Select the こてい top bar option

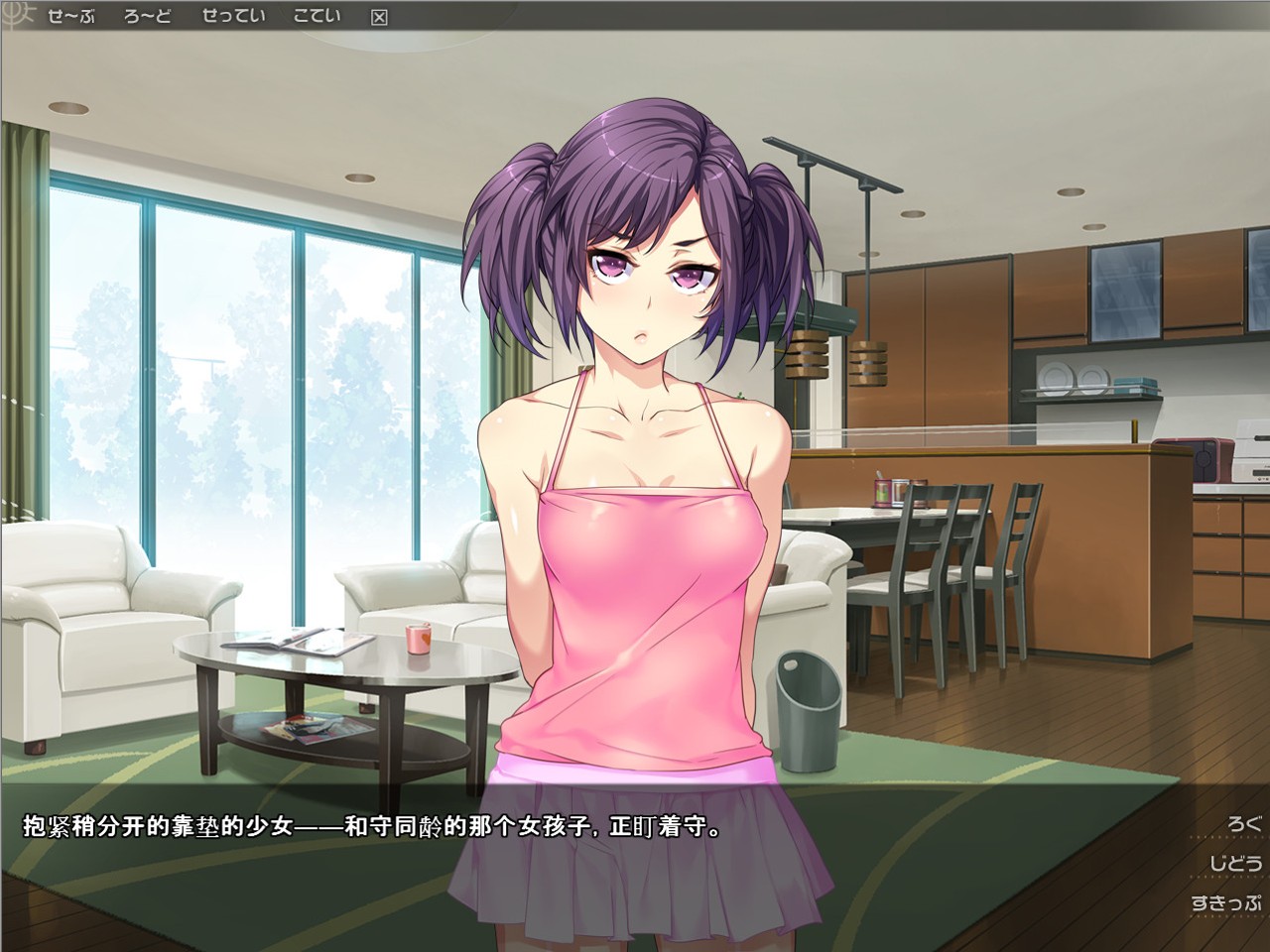pyautogui.click(x=317, y=16)
